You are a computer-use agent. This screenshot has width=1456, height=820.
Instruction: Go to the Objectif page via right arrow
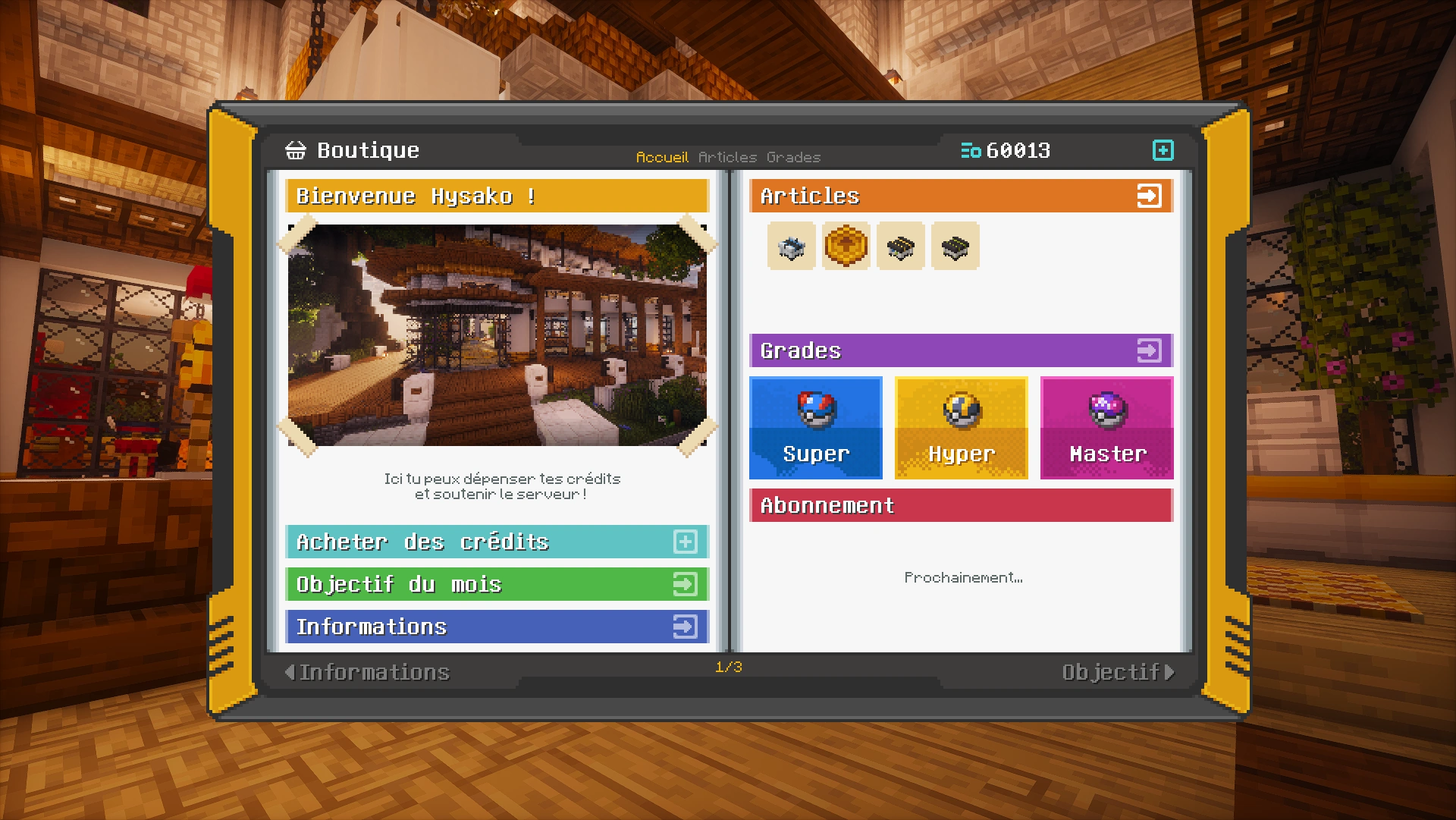[x=1116, y=671]
